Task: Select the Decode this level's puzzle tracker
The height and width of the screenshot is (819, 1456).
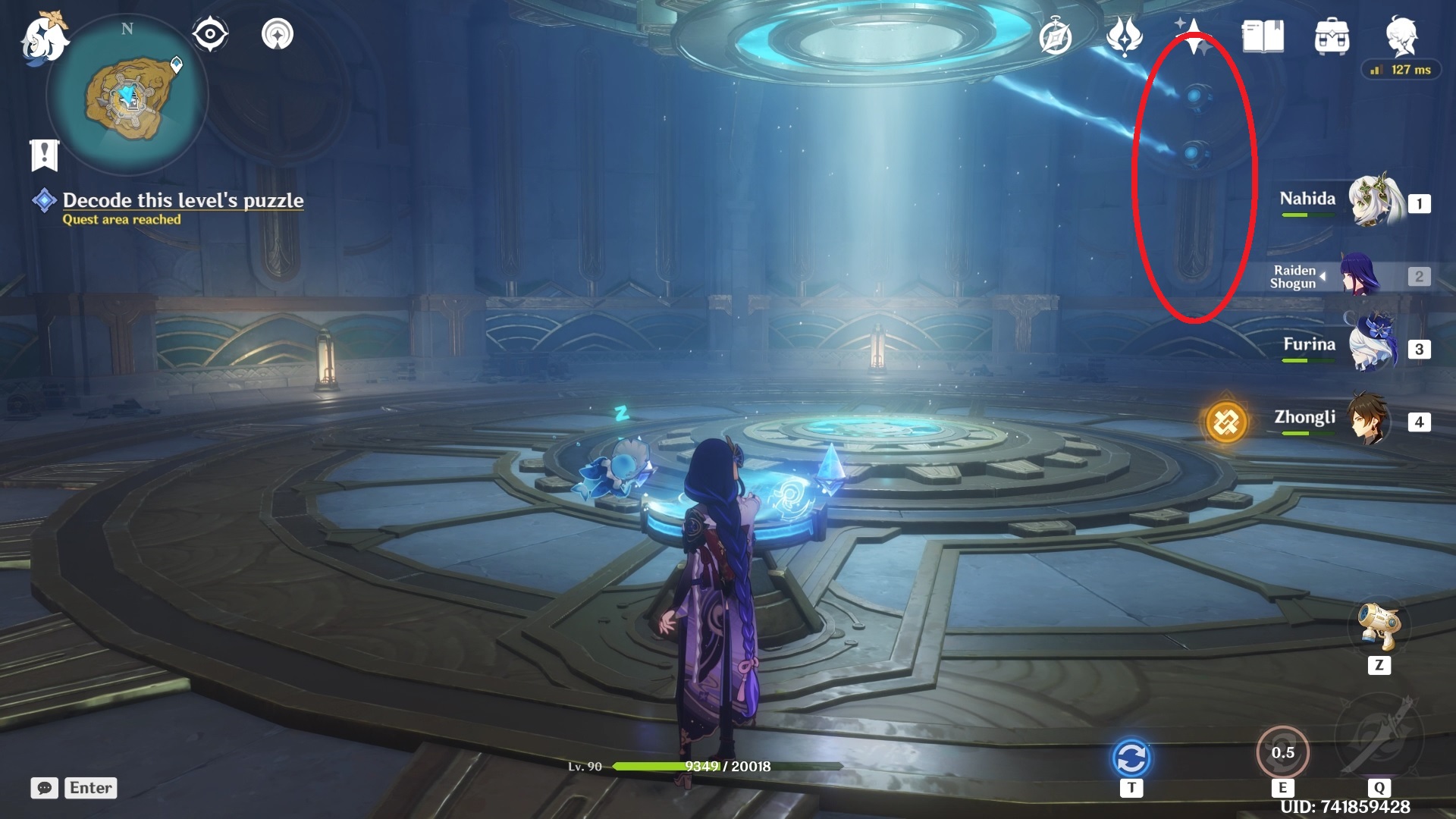Action: click(182, 201)
